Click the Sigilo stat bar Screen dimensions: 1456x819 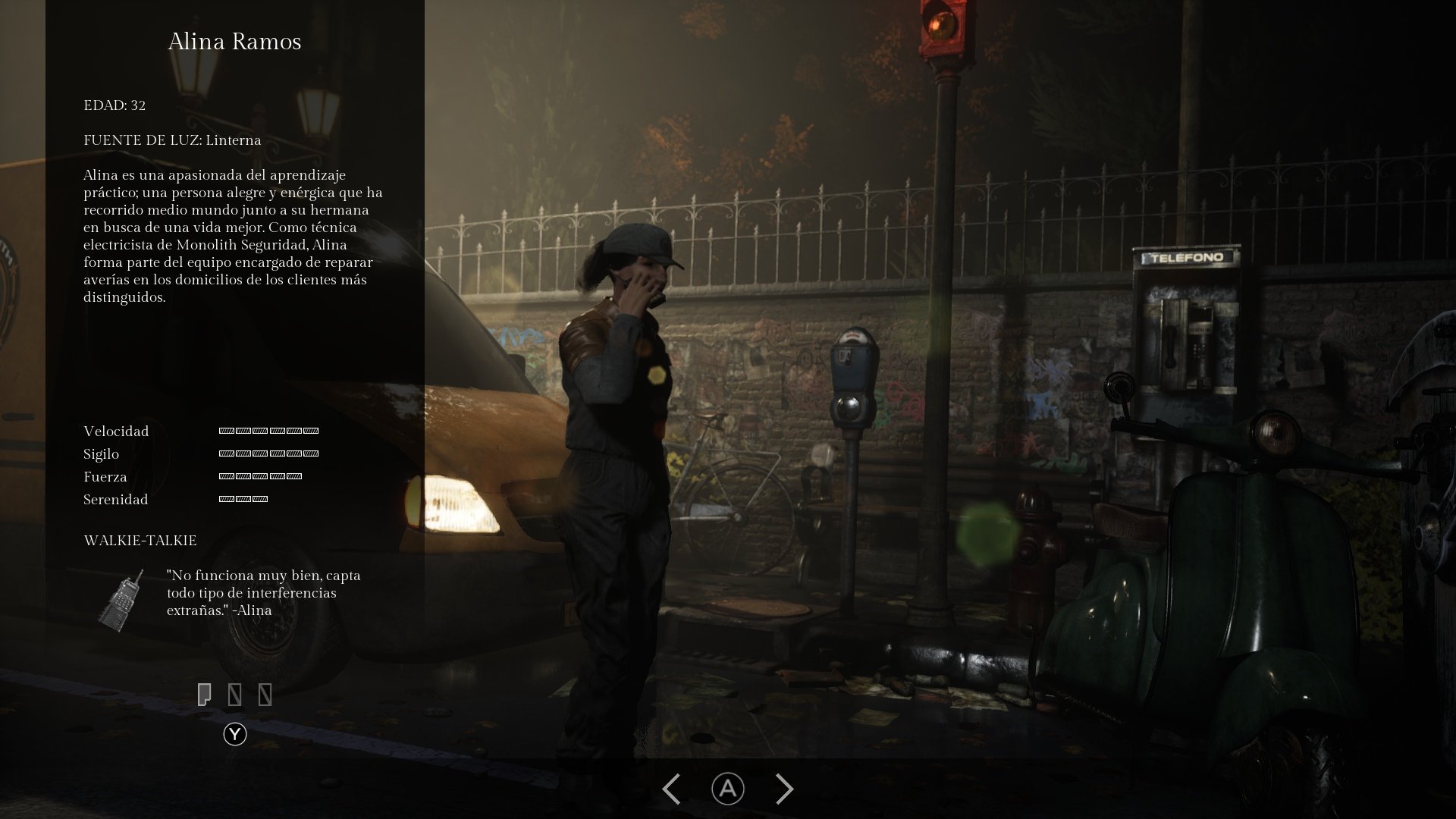269,453
